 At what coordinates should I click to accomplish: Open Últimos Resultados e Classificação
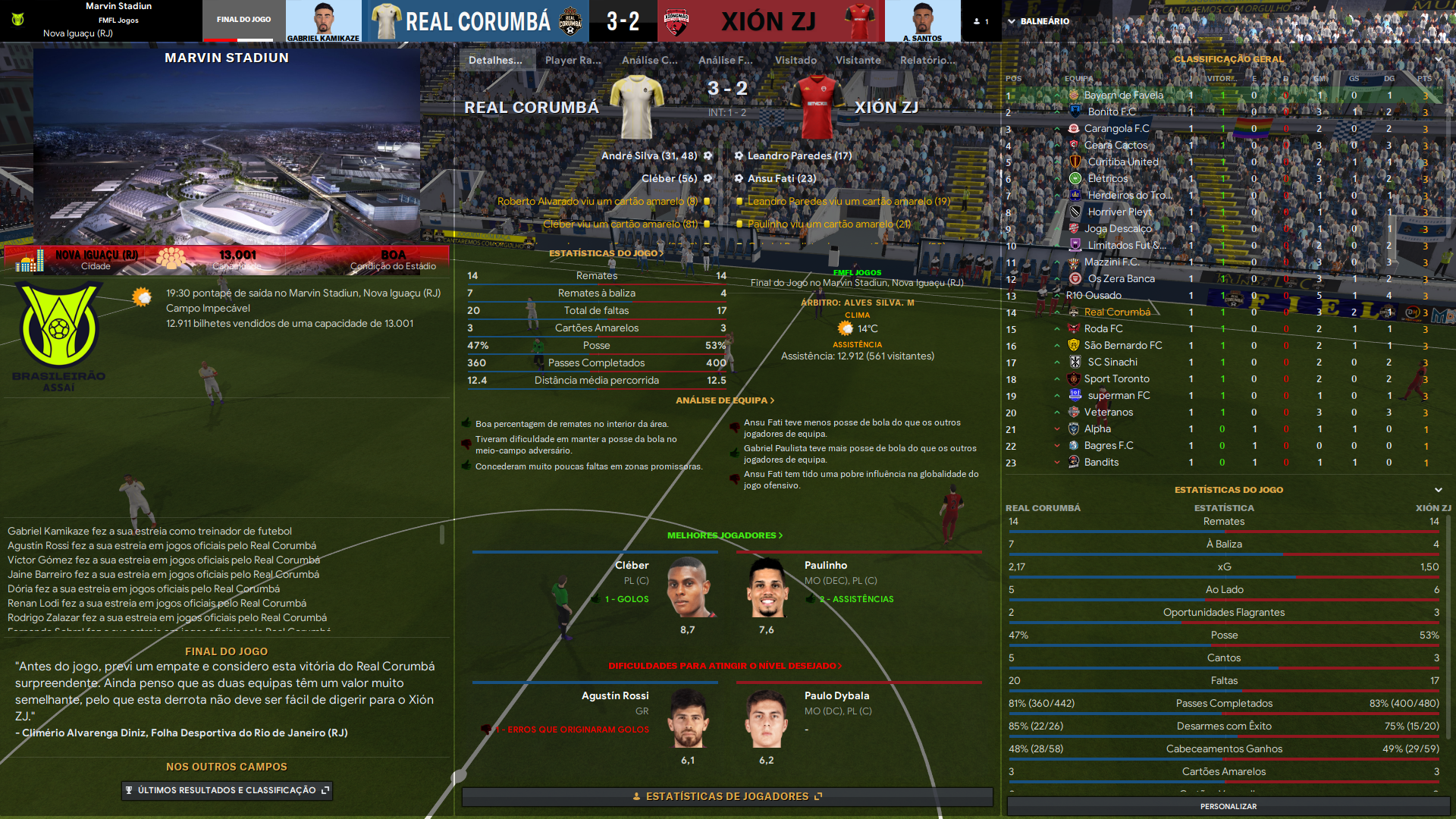227,790
